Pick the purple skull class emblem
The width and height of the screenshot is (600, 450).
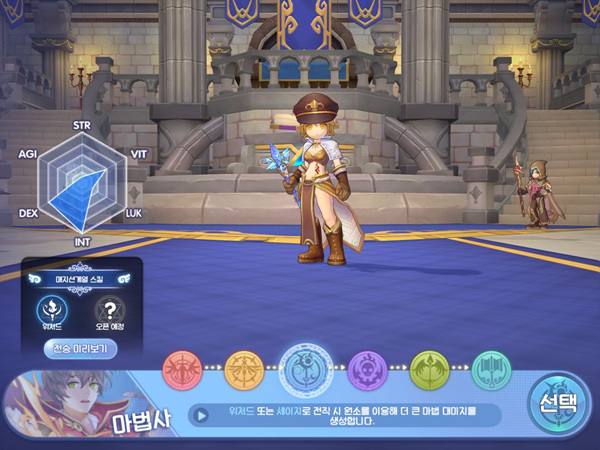[367, 370]
